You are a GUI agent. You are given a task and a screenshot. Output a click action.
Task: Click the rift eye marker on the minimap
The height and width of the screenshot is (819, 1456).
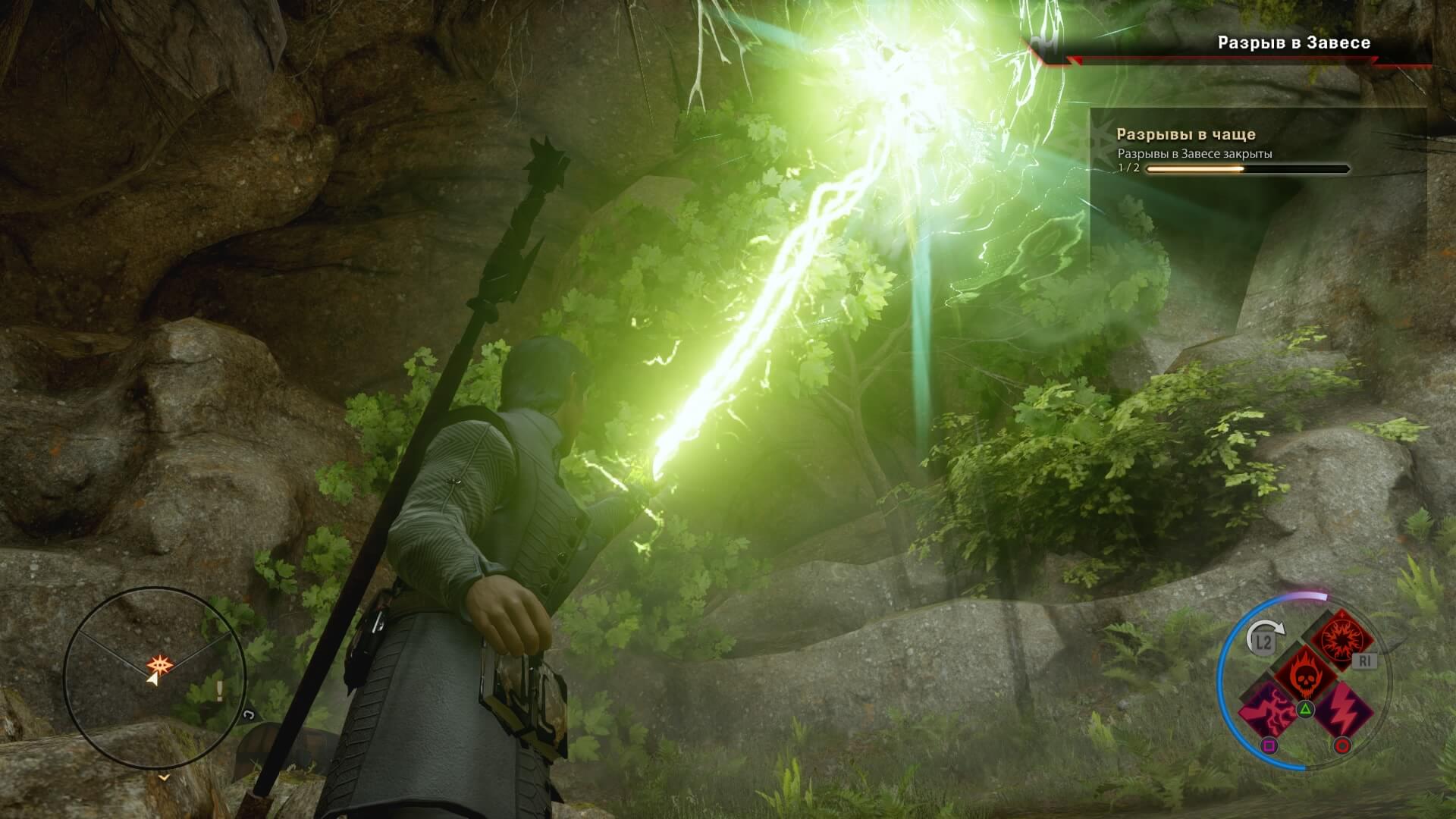coord(161,664)
